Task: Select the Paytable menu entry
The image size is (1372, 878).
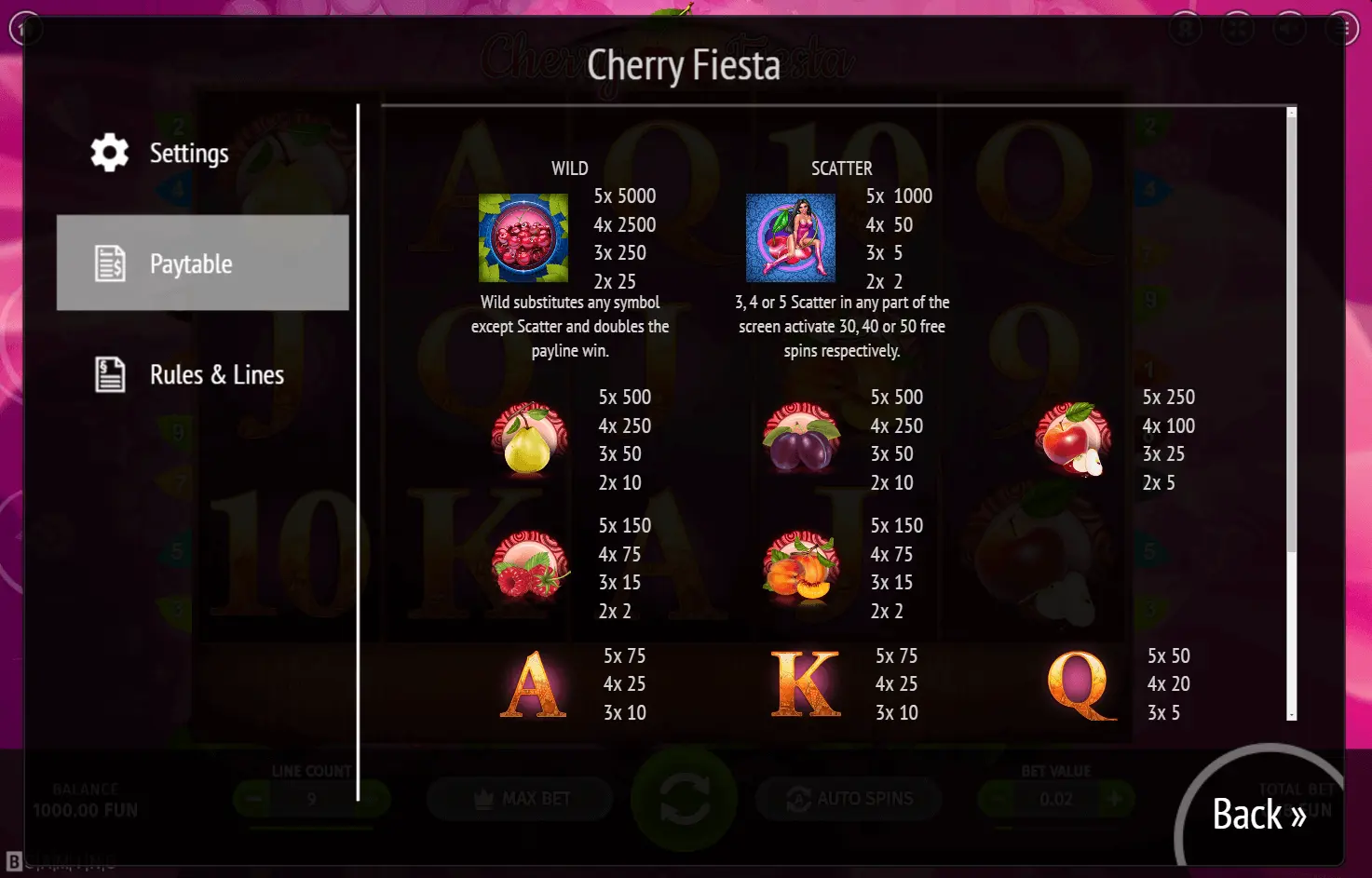Action: coord(202,263)
